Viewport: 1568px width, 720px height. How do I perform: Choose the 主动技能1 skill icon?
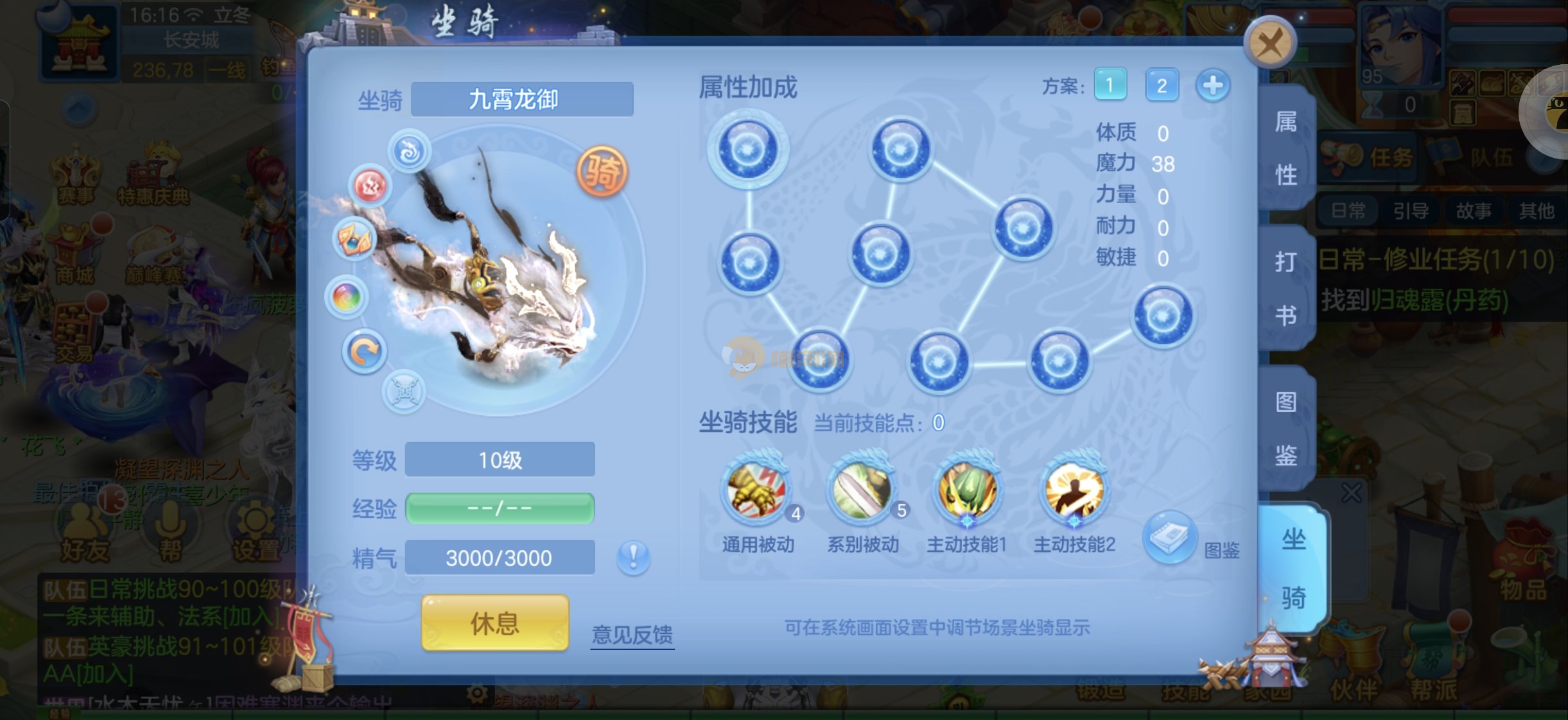(x=967, y=492)
